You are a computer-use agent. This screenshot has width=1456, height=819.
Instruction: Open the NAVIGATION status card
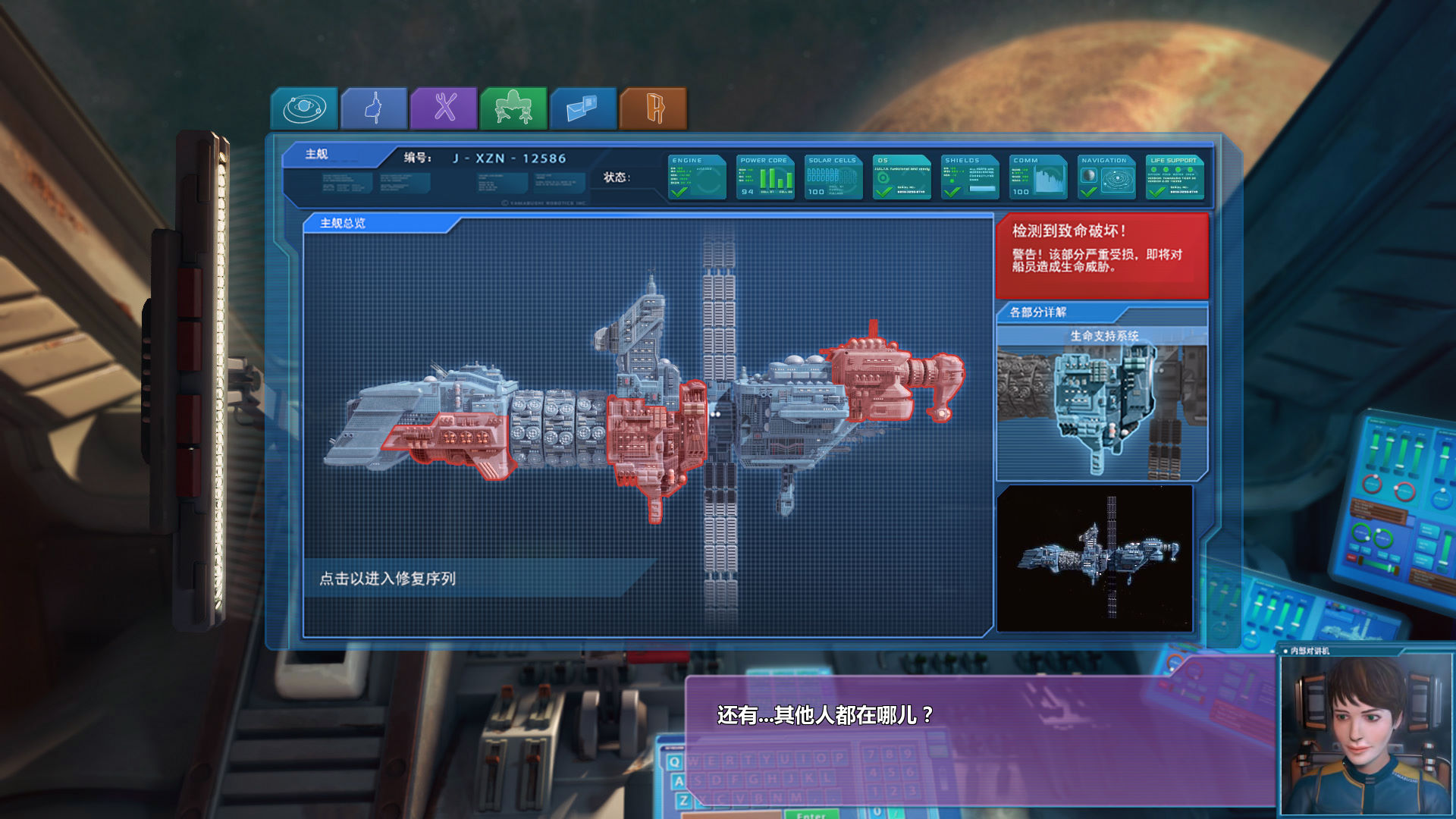coord(1106,177)
